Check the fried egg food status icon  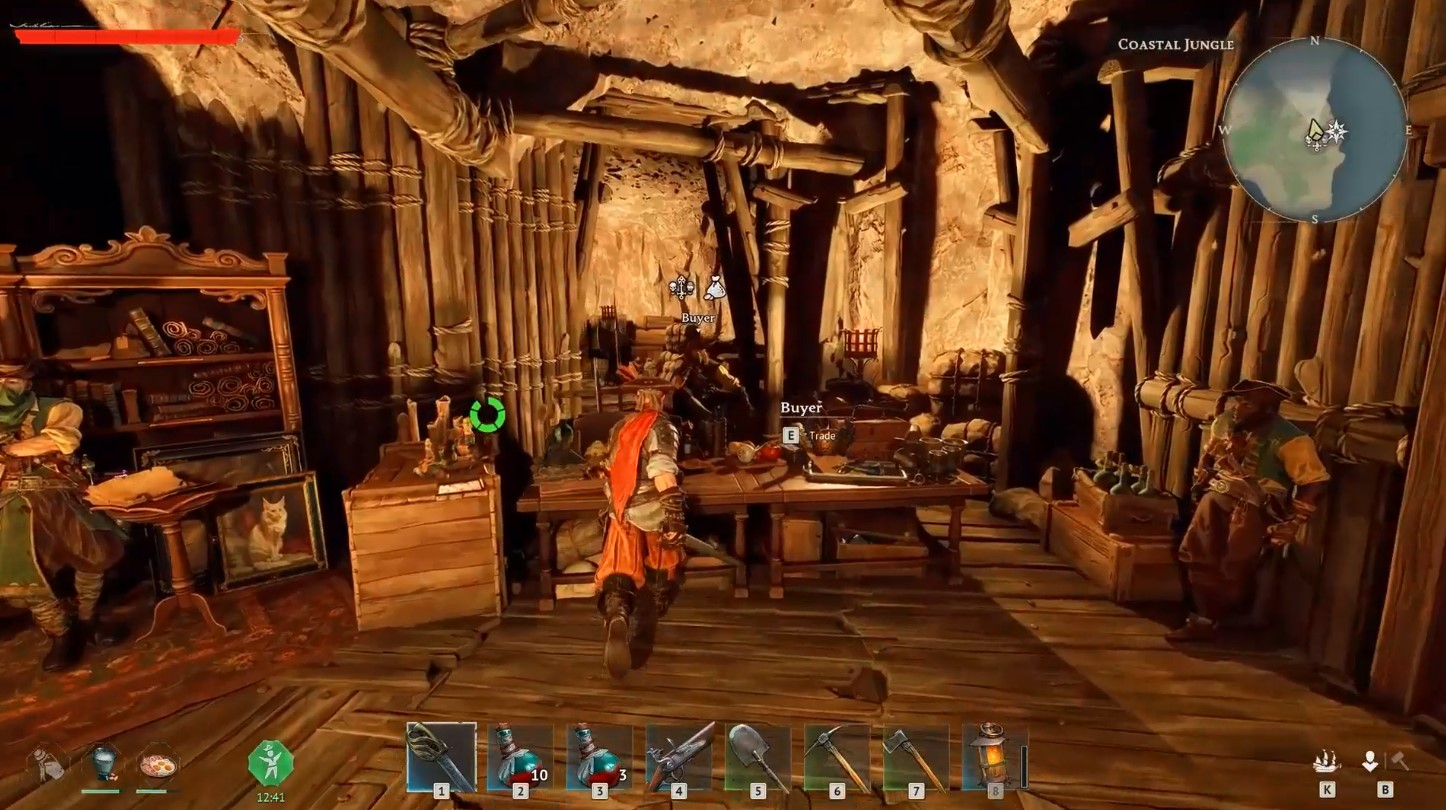[x=157, y=765]
